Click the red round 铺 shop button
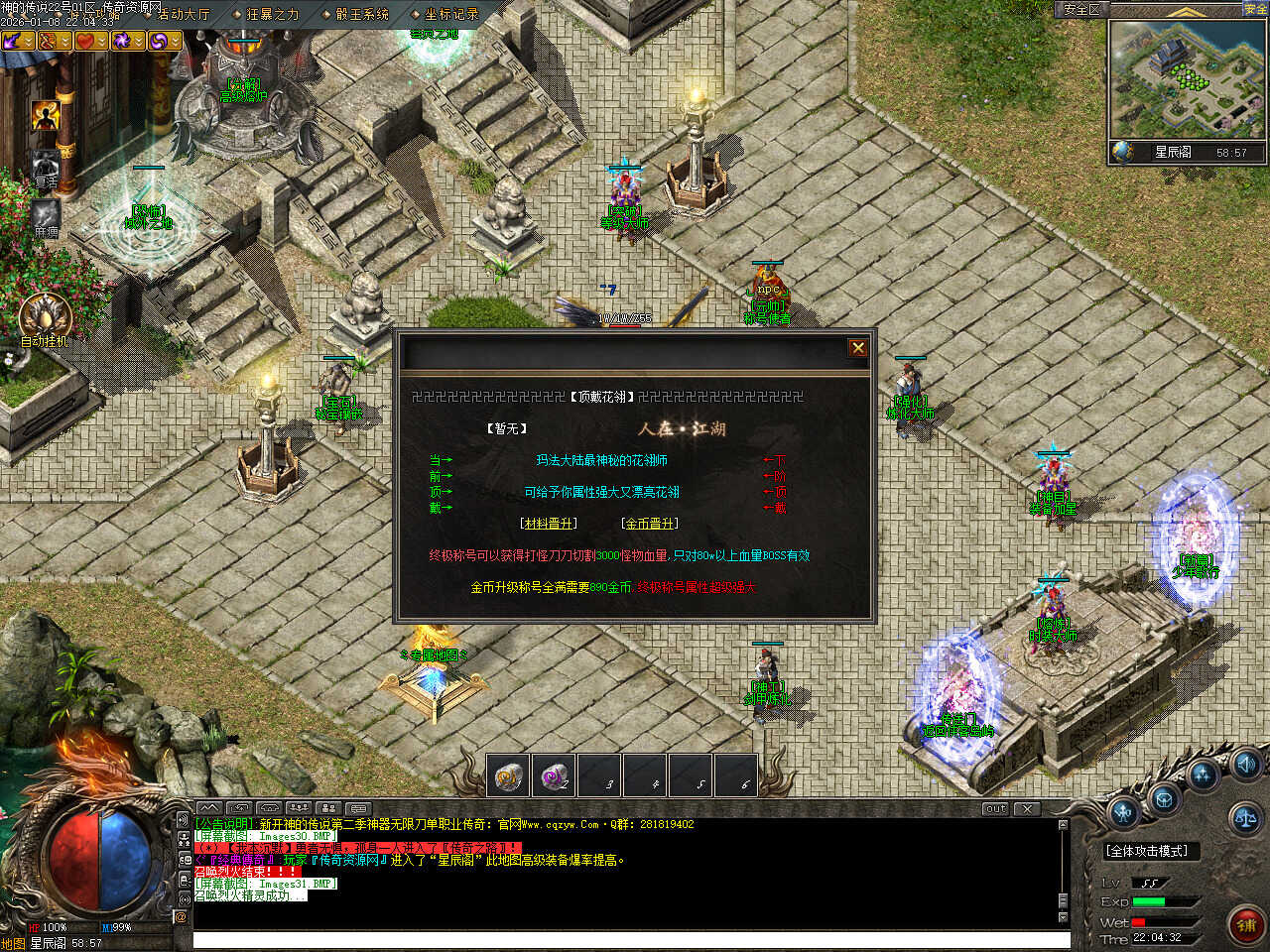This screenshot has width=1270, height=952. 1245,924
